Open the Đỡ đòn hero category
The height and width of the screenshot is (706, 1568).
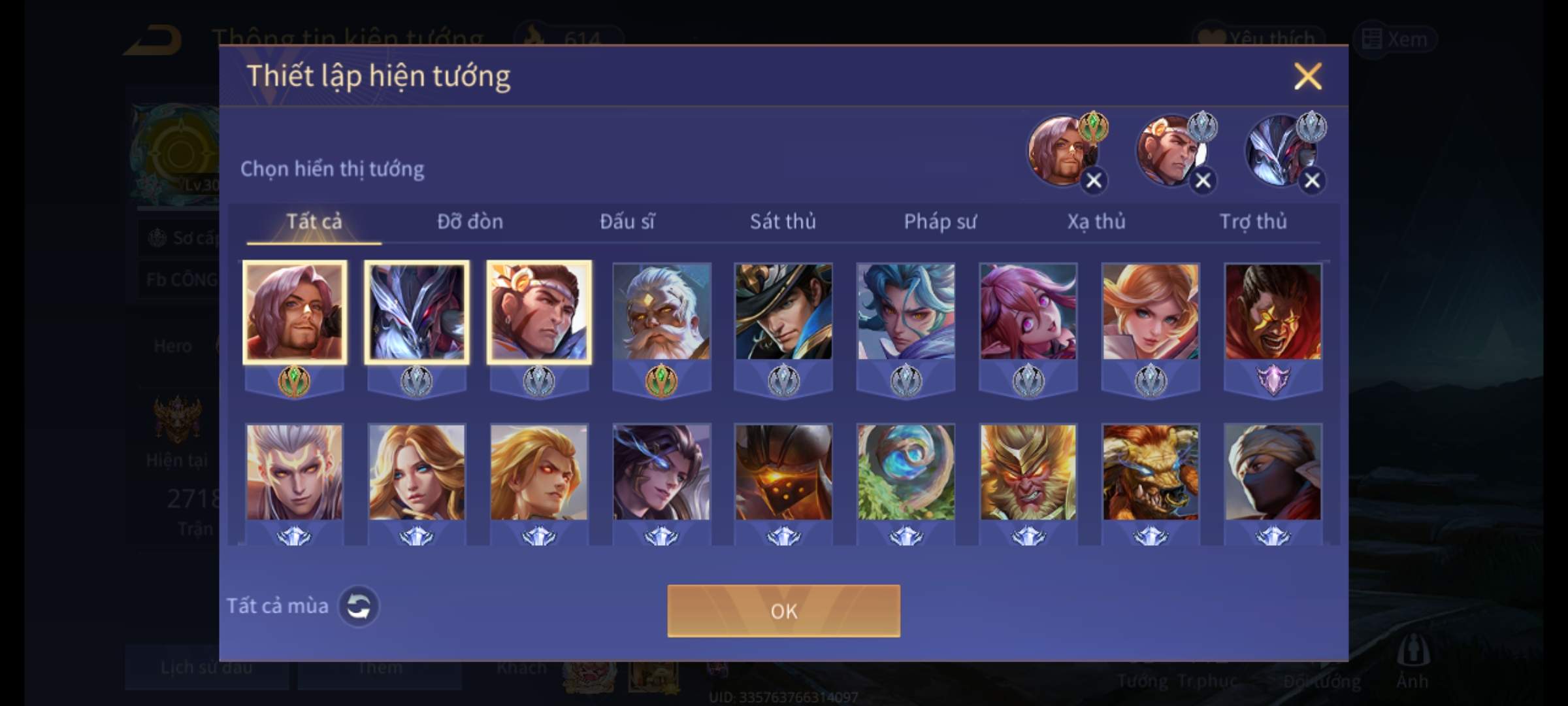[x=470, y=222]
